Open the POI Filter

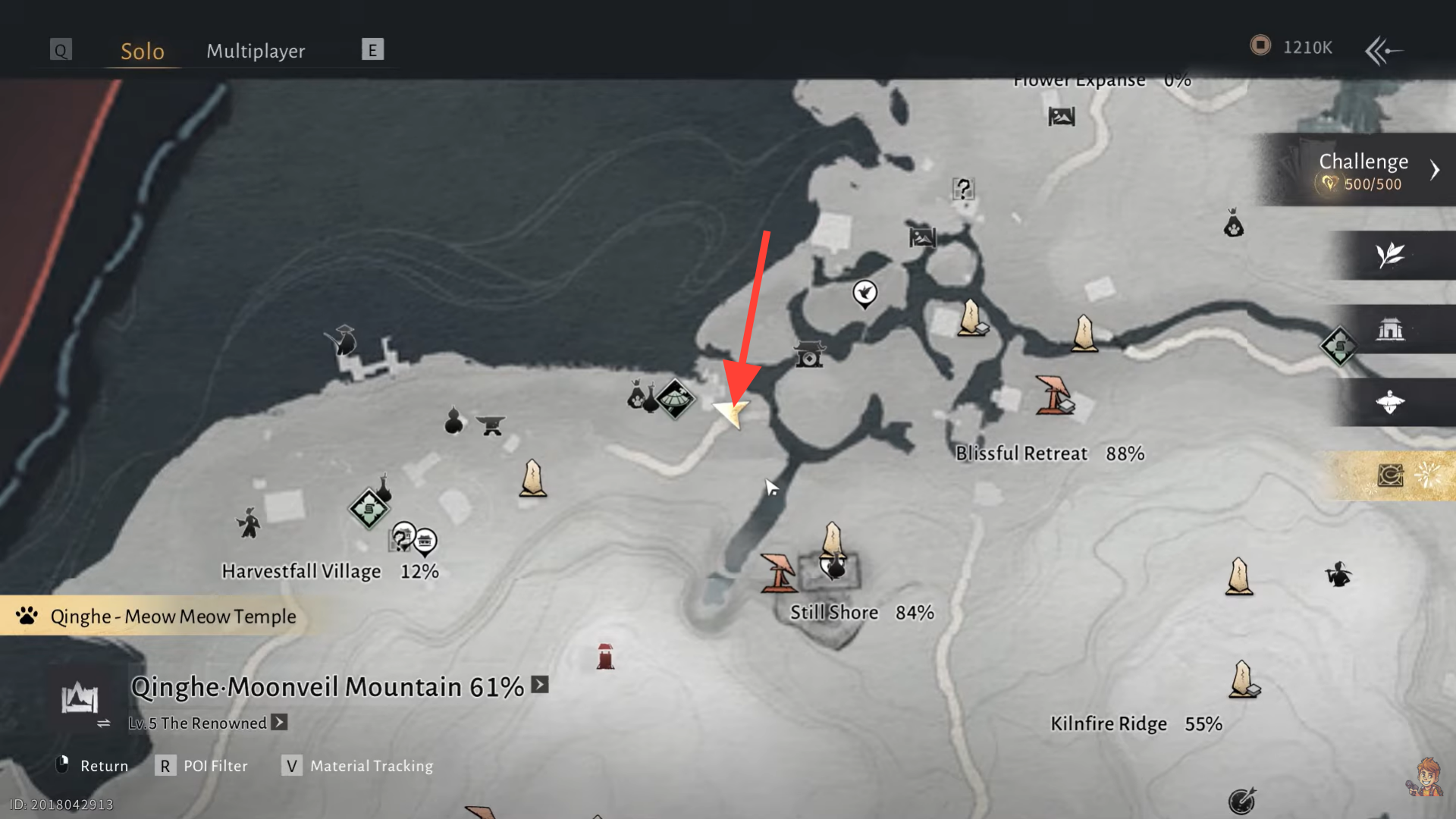(x=202, y=766)
